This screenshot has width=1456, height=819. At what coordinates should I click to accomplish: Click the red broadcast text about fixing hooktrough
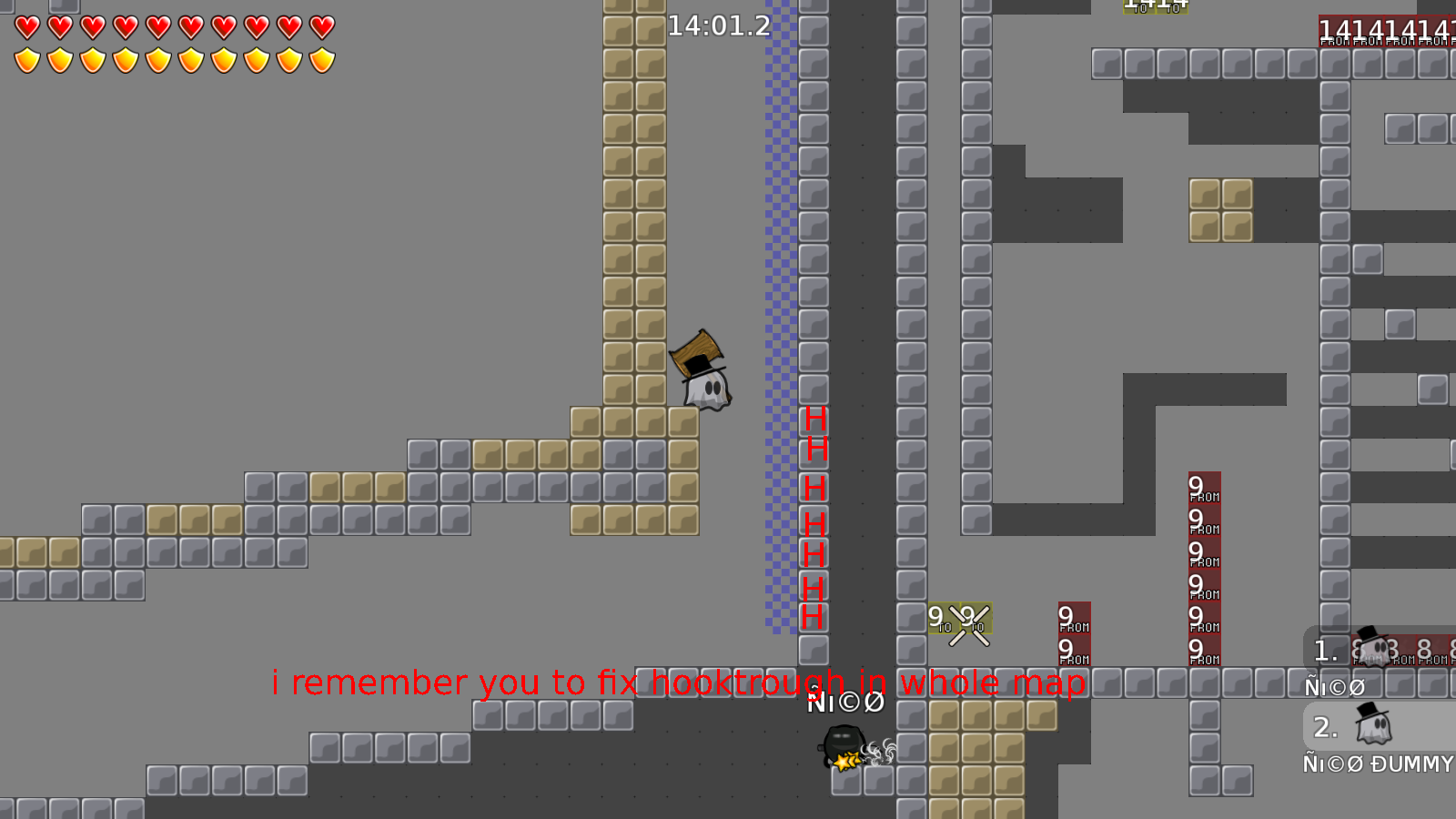click(678, 682)
